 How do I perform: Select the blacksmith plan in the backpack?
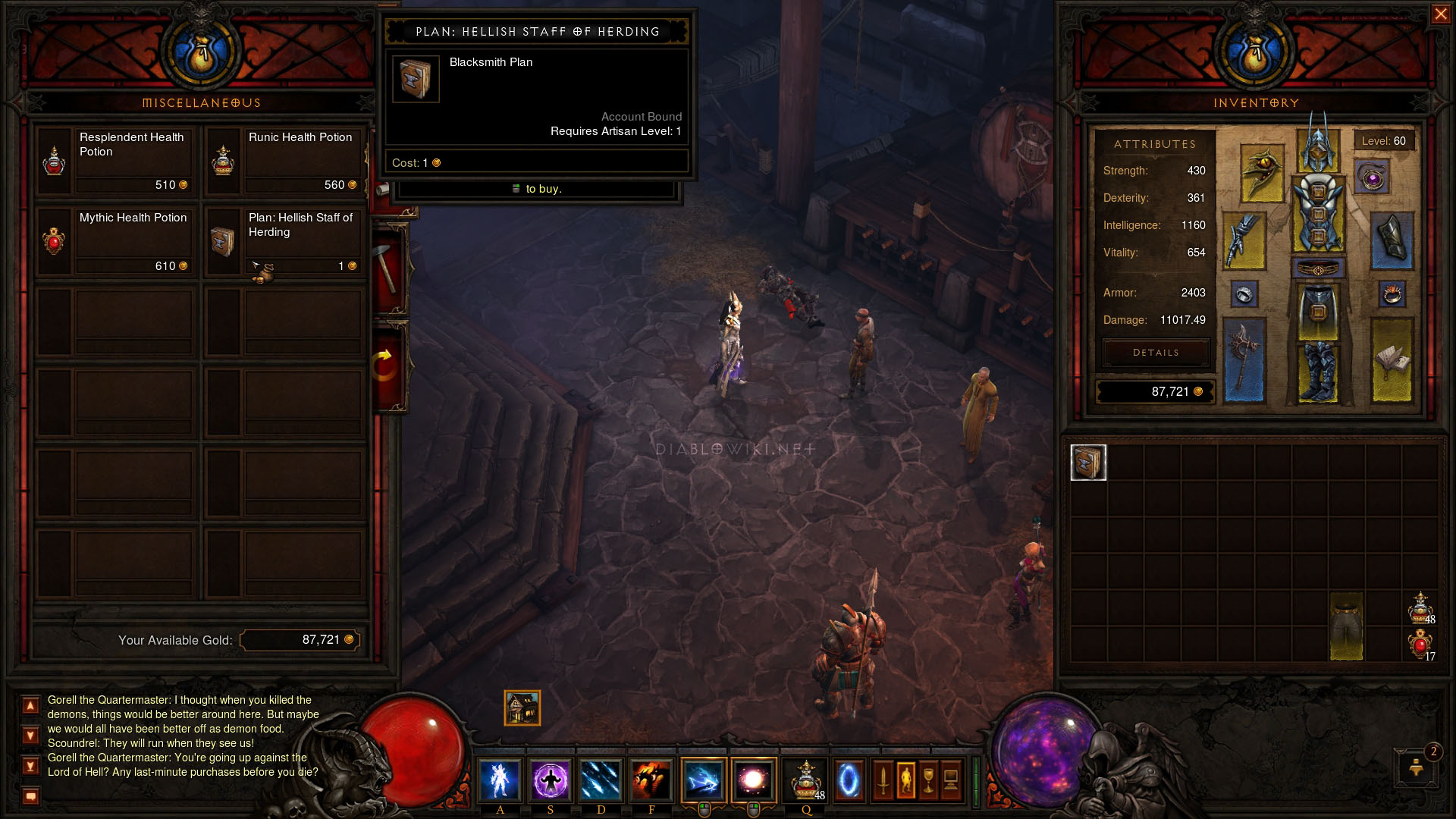[1088, 463]
